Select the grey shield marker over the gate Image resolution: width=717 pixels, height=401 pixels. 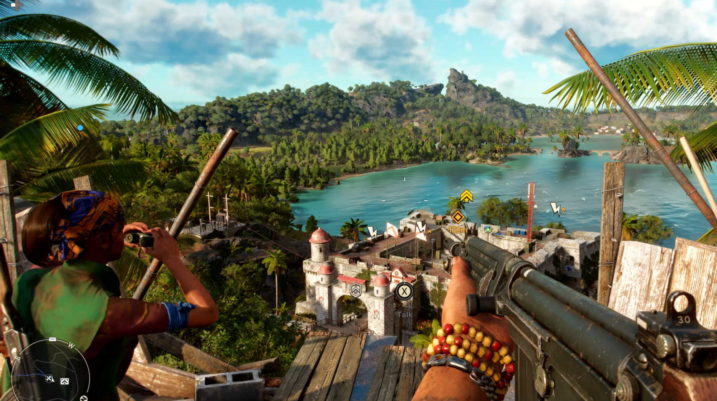point(355,290)
